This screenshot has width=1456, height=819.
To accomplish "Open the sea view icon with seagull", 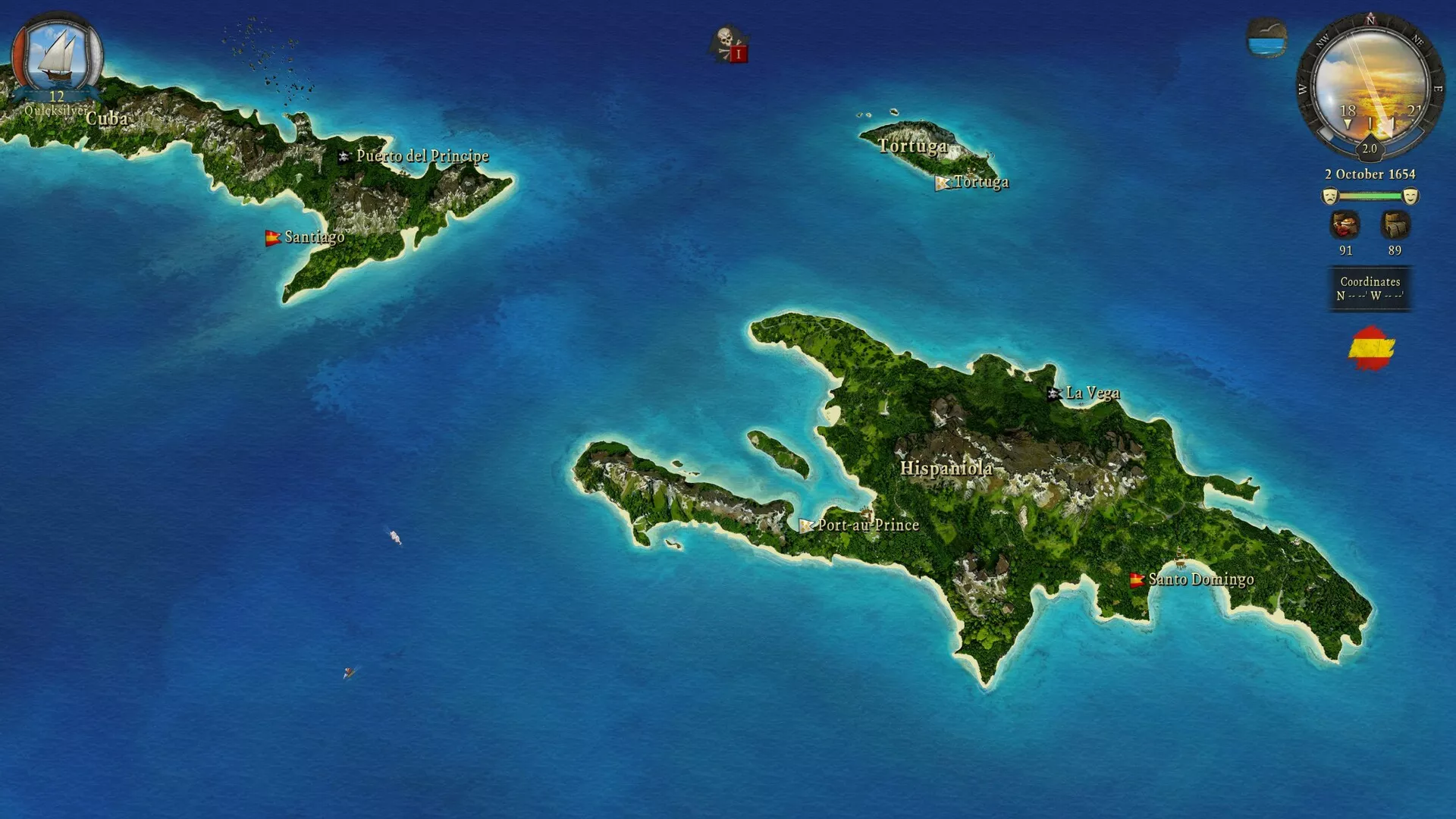I will tap(1266, 38).
